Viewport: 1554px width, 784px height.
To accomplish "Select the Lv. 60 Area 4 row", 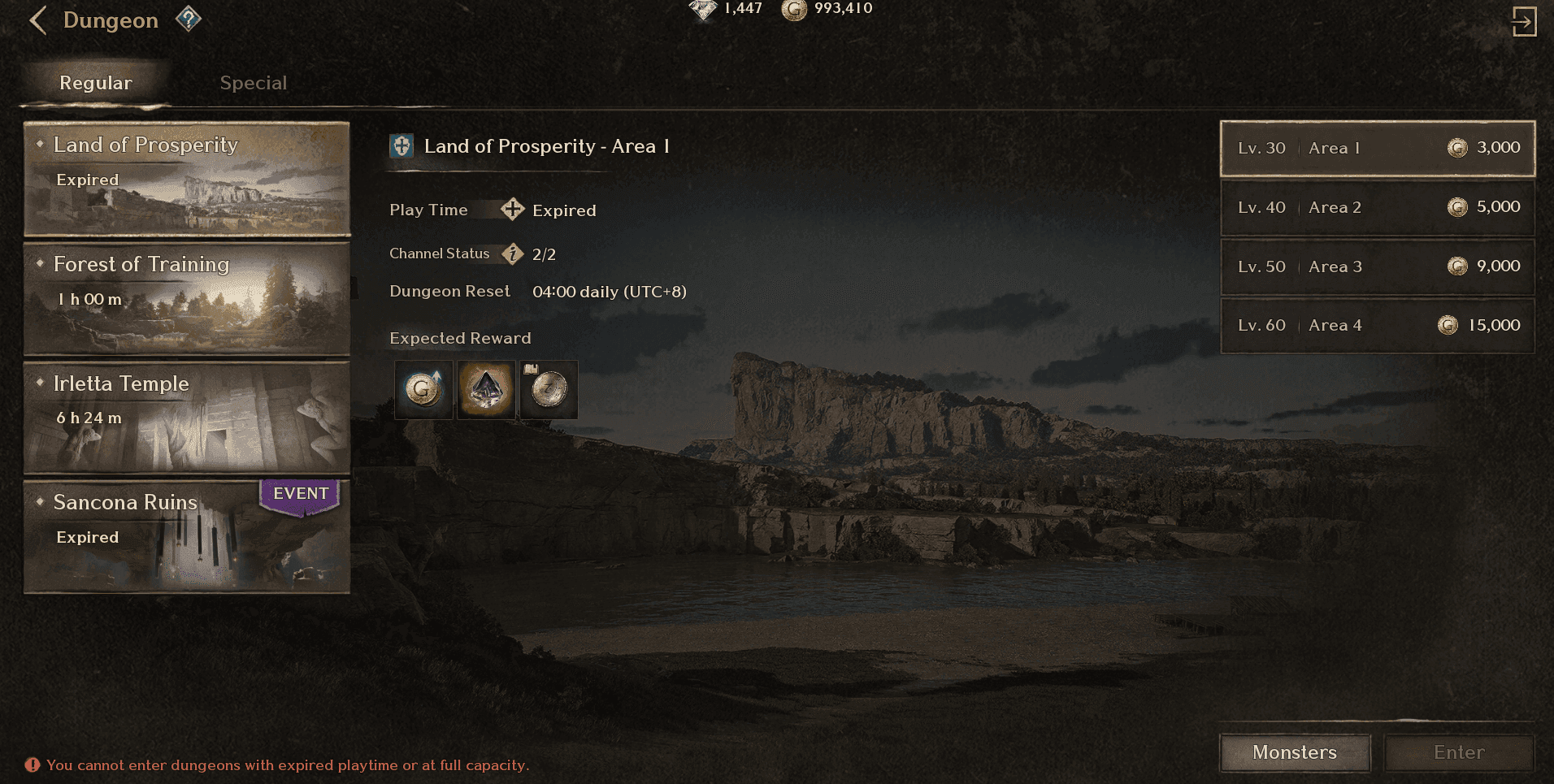I will (x=1377, y=325).
